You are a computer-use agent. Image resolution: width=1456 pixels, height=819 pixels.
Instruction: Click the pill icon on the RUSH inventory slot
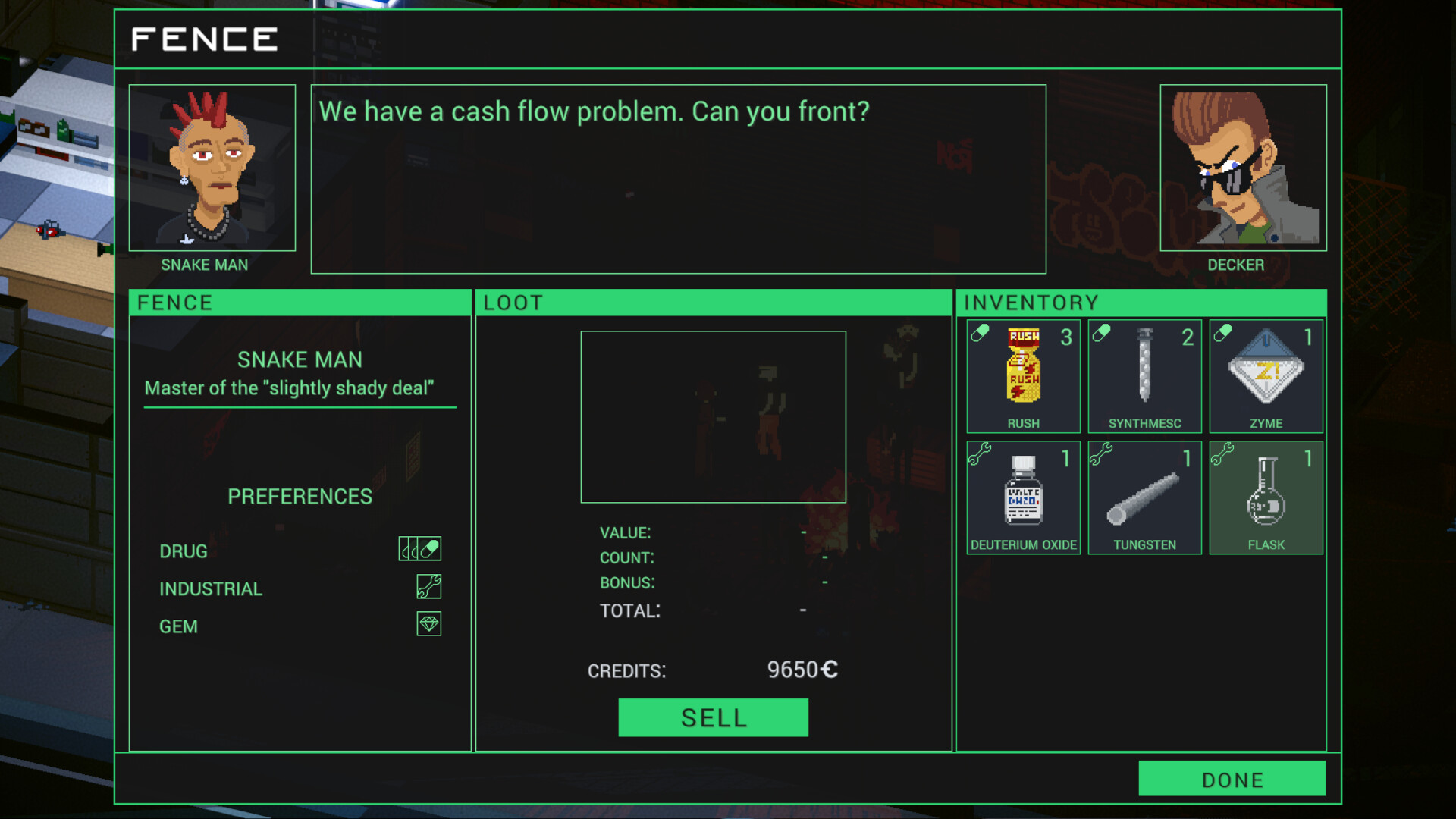tap(981, 331)
